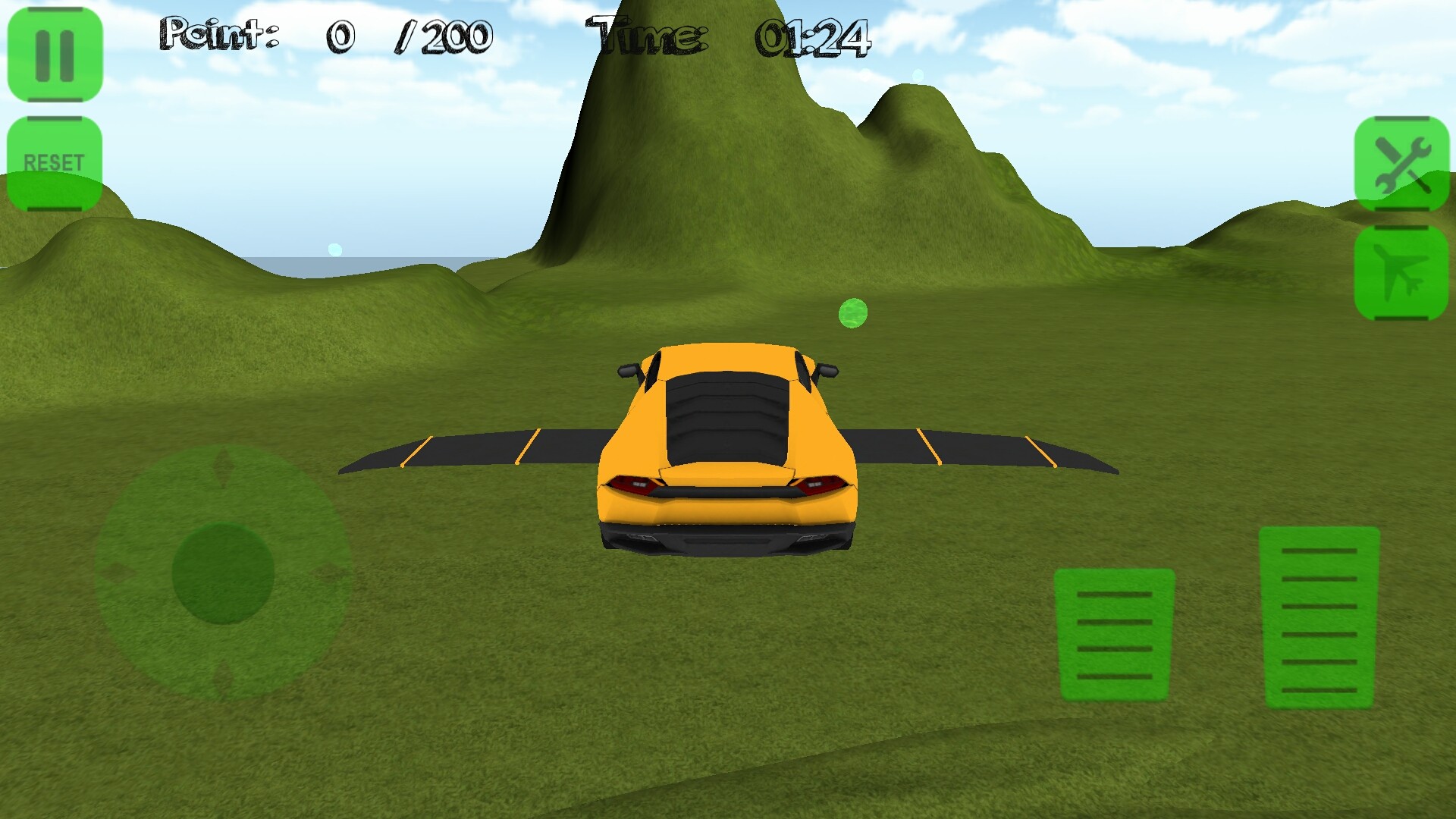Click the RESET button
The image size is (1456, 819).
[55, 163]
